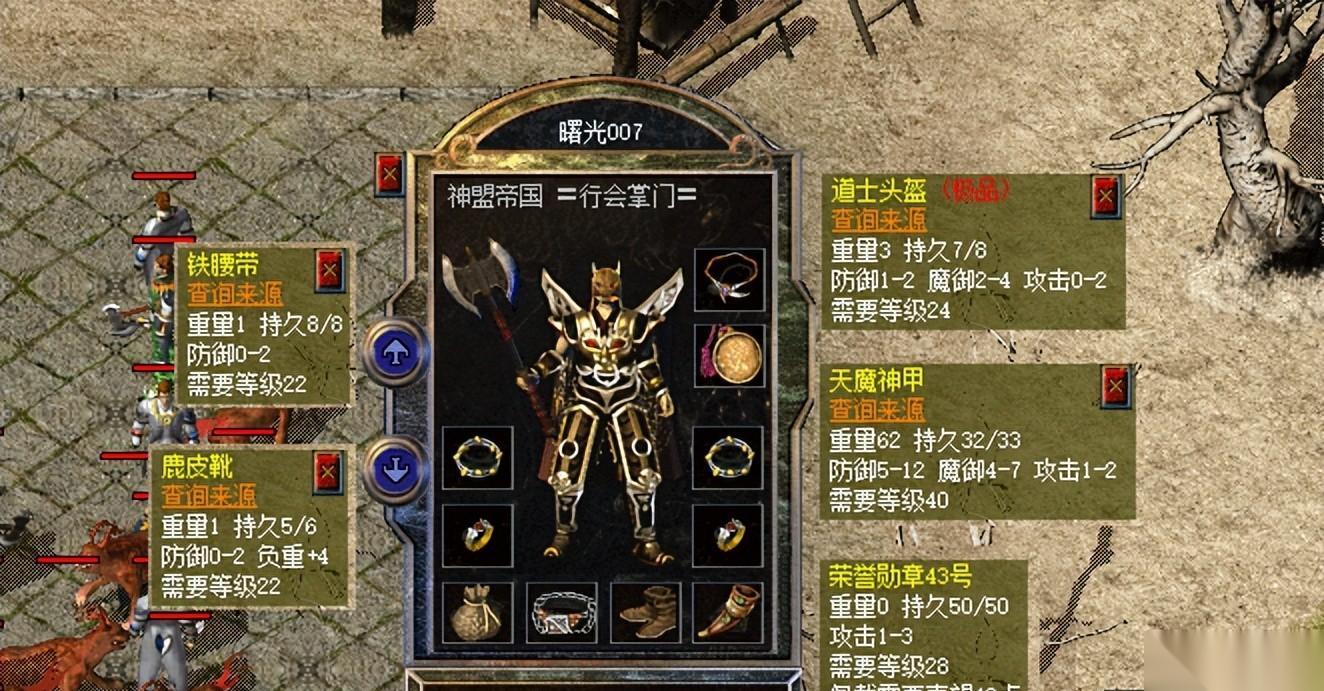Close the 道士头盔 tooltip
Screen dimensions: 1324x691
point(1105,198)
